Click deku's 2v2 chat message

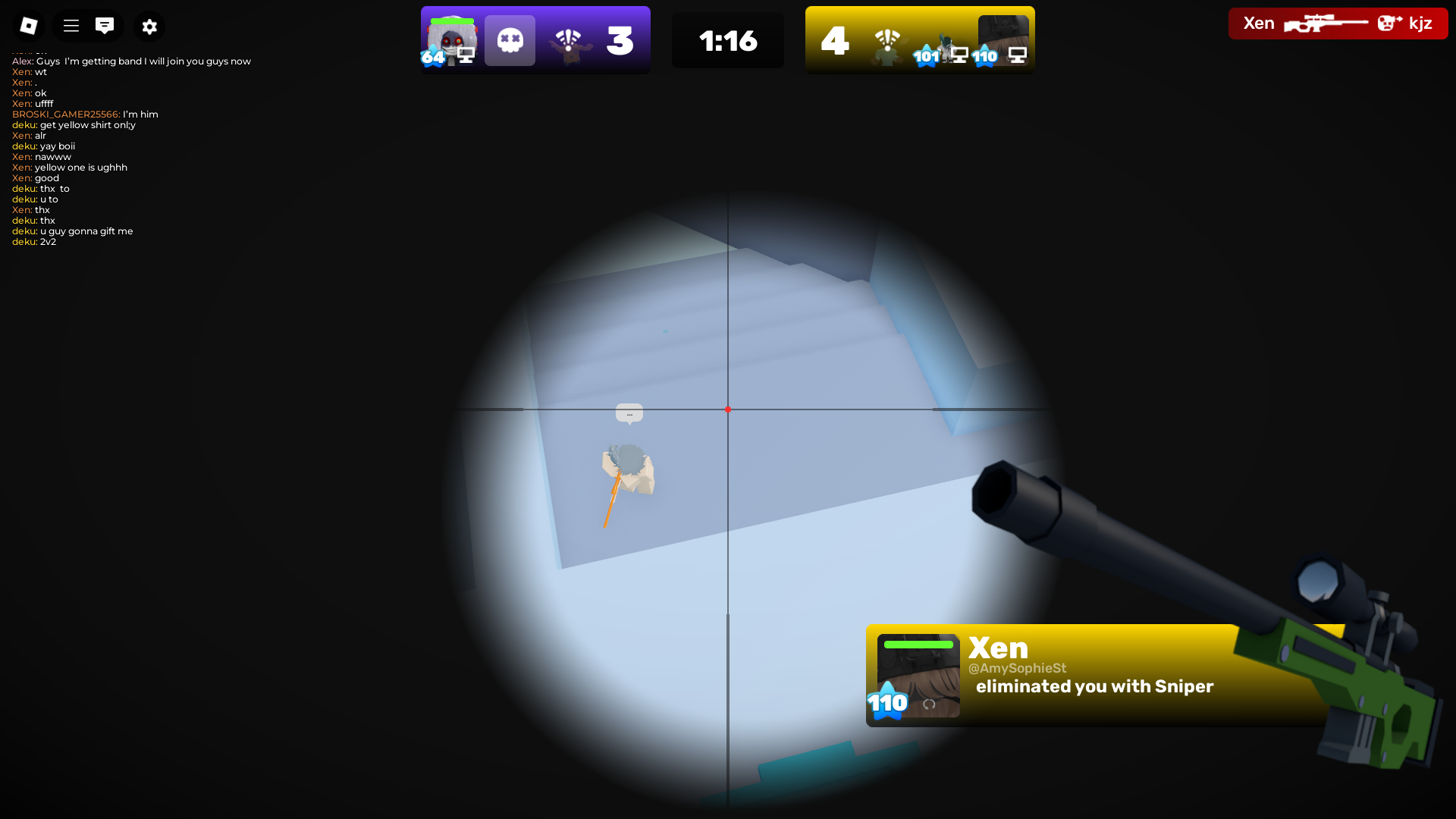click(33, 242)
